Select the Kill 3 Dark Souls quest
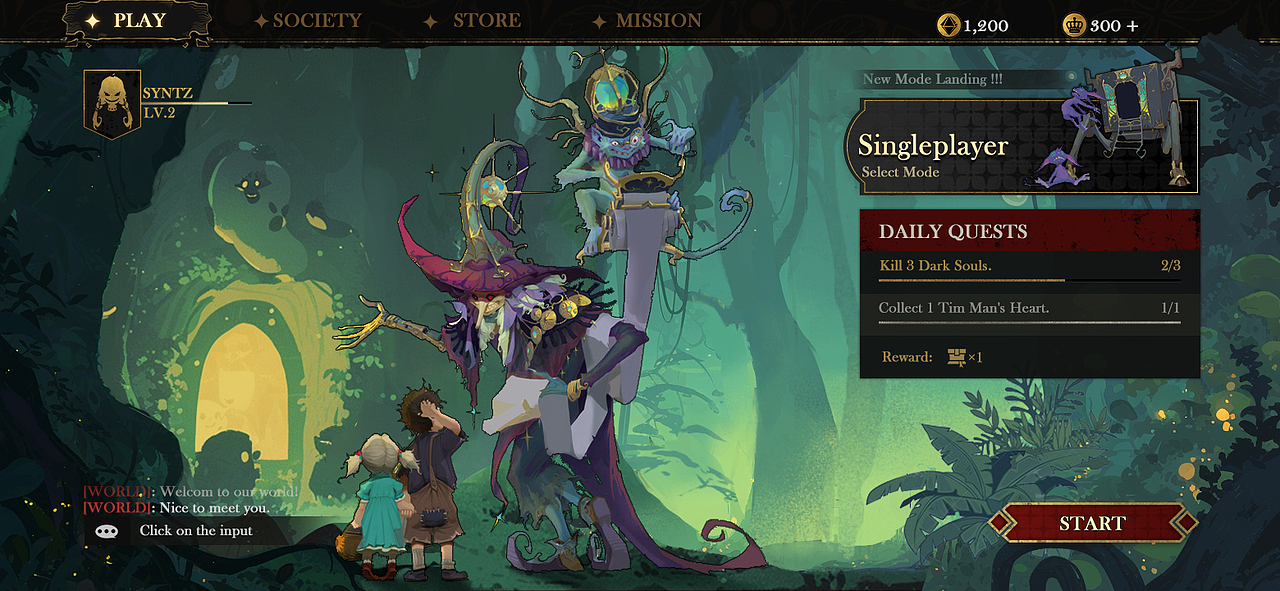The width and height of the screenshot is (1280, 591). click(1029, 267)
